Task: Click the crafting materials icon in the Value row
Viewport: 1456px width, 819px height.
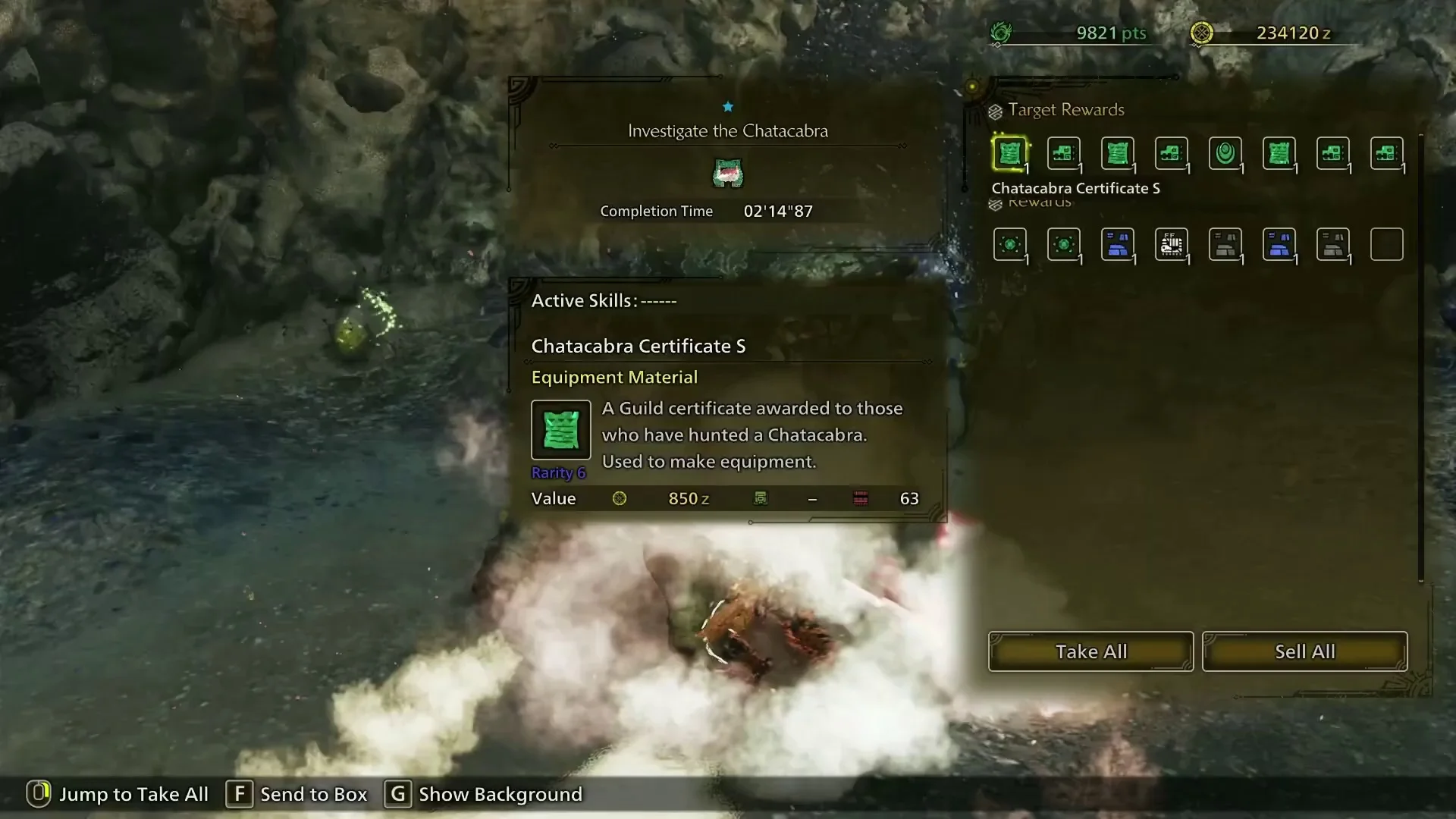Action: (762, 498)
